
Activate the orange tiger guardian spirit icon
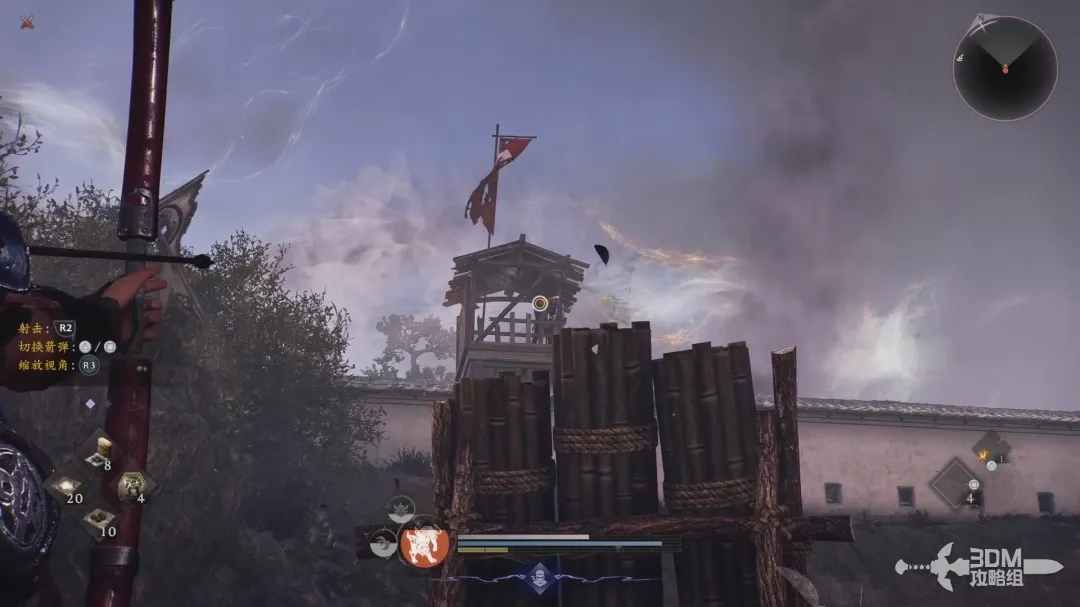[x=424, y=546]
